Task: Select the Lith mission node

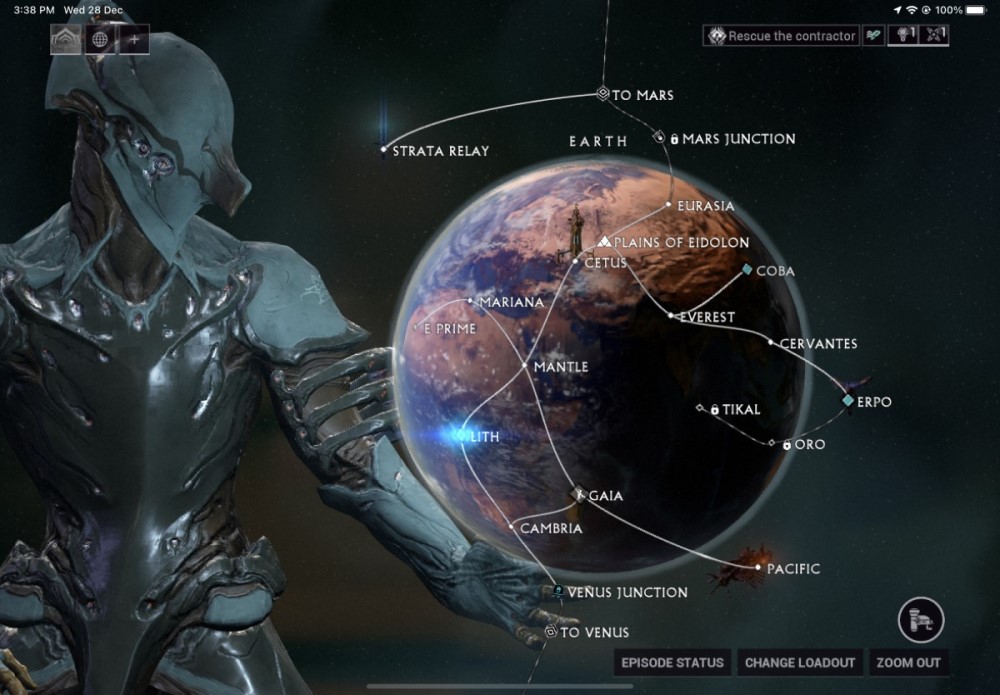Action: 462,437
